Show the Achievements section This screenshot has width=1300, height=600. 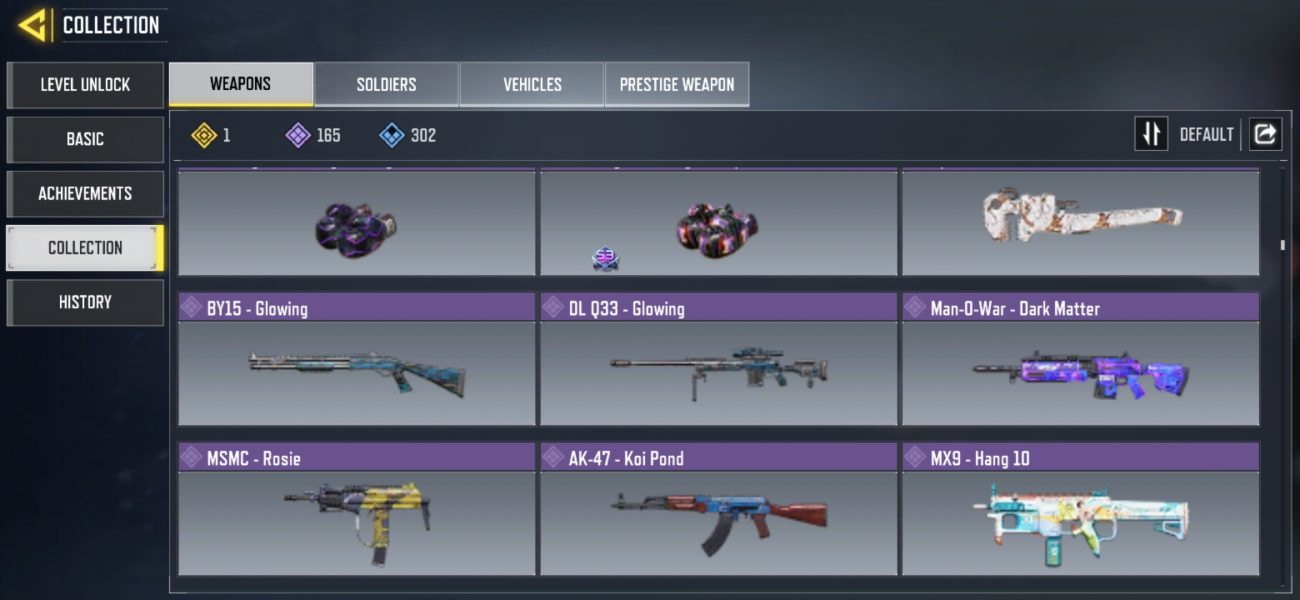tap(85, 193)
